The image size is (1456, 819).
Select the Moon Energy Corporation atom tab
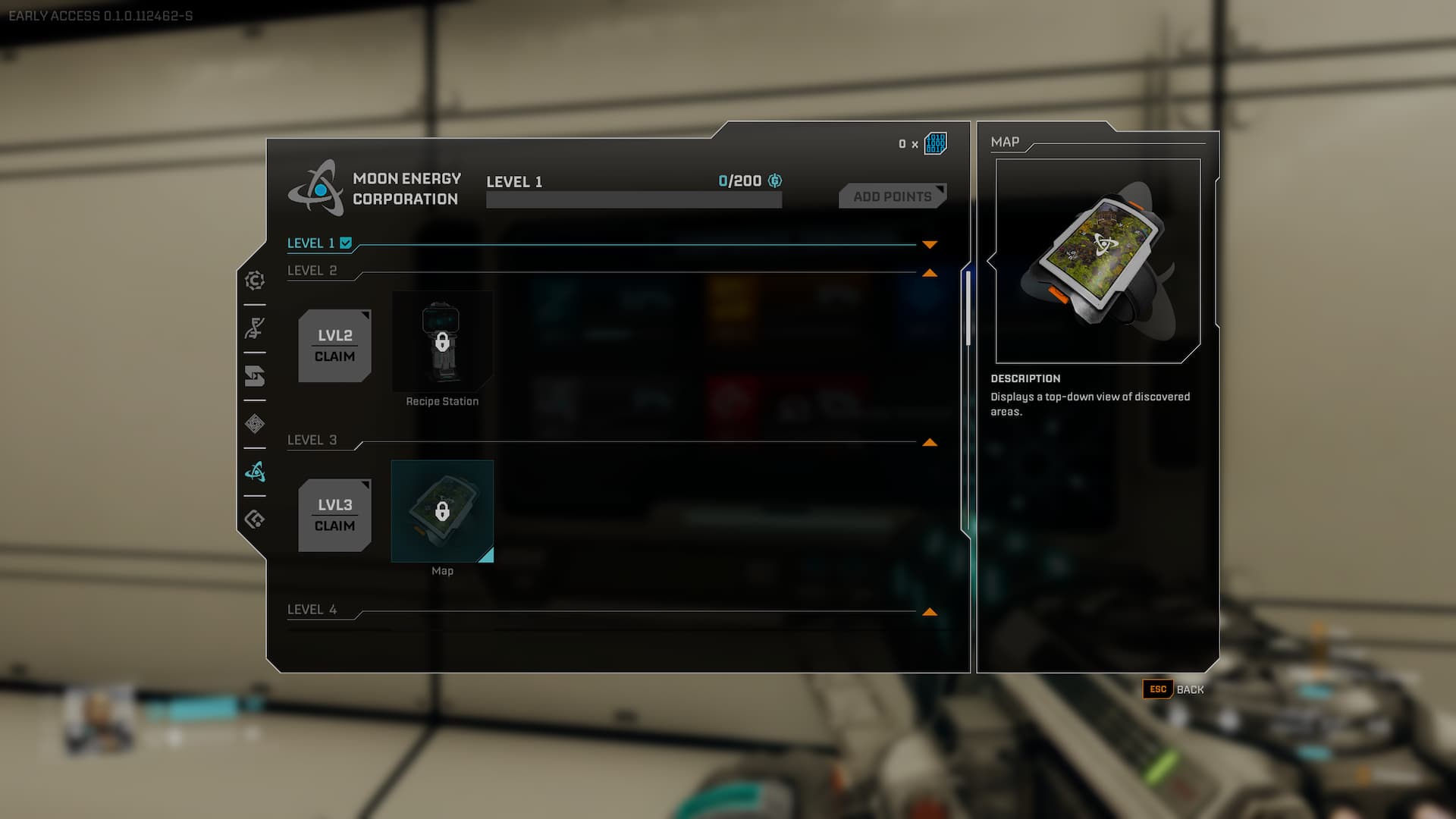pos(255,472)
